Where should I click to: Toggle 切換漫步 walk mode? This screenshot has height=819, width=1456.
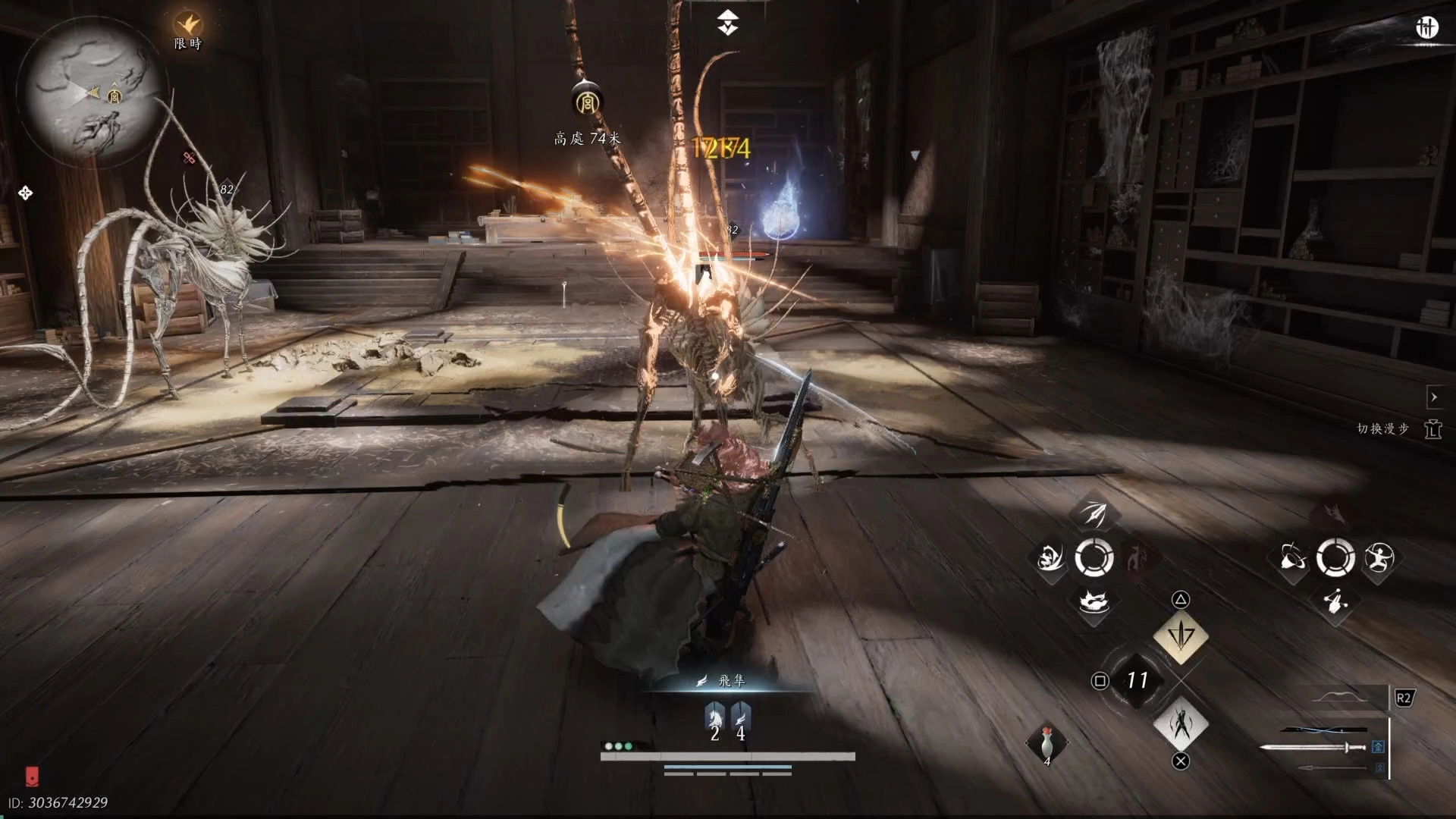(1432, 429)
